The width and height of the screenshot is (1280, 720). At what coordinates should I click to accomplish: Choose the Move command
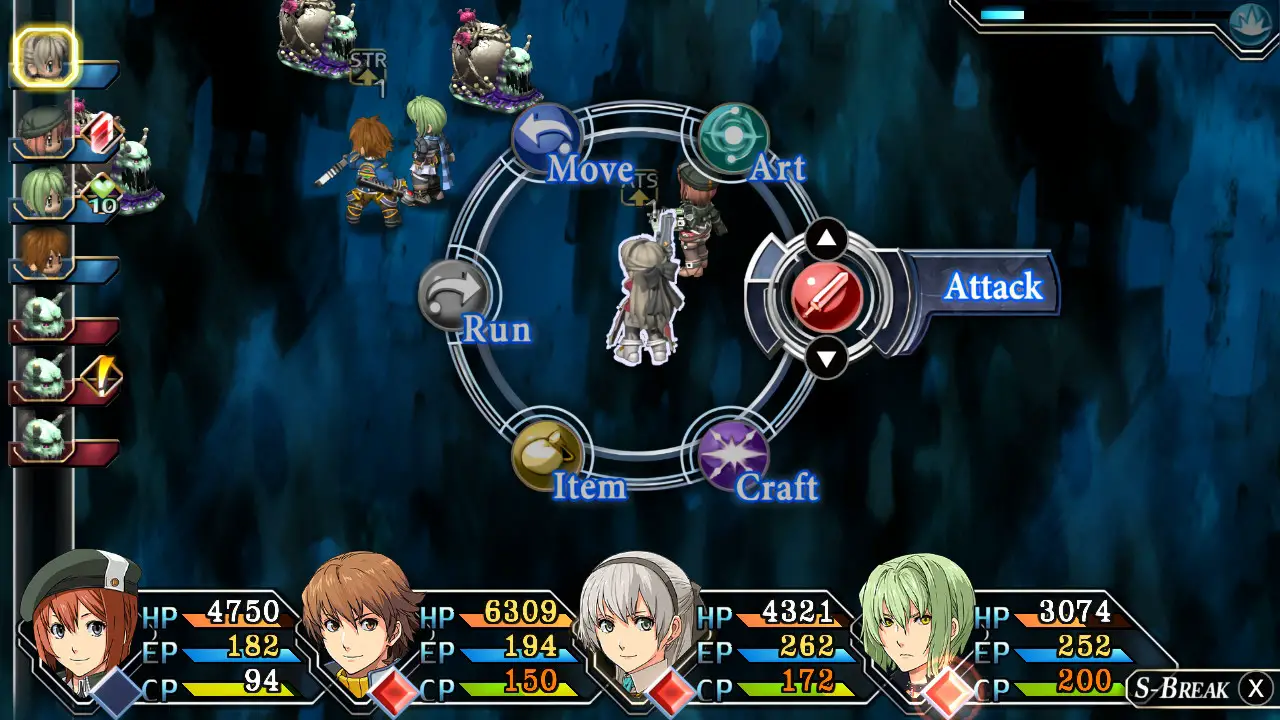(x=547, y=138)
